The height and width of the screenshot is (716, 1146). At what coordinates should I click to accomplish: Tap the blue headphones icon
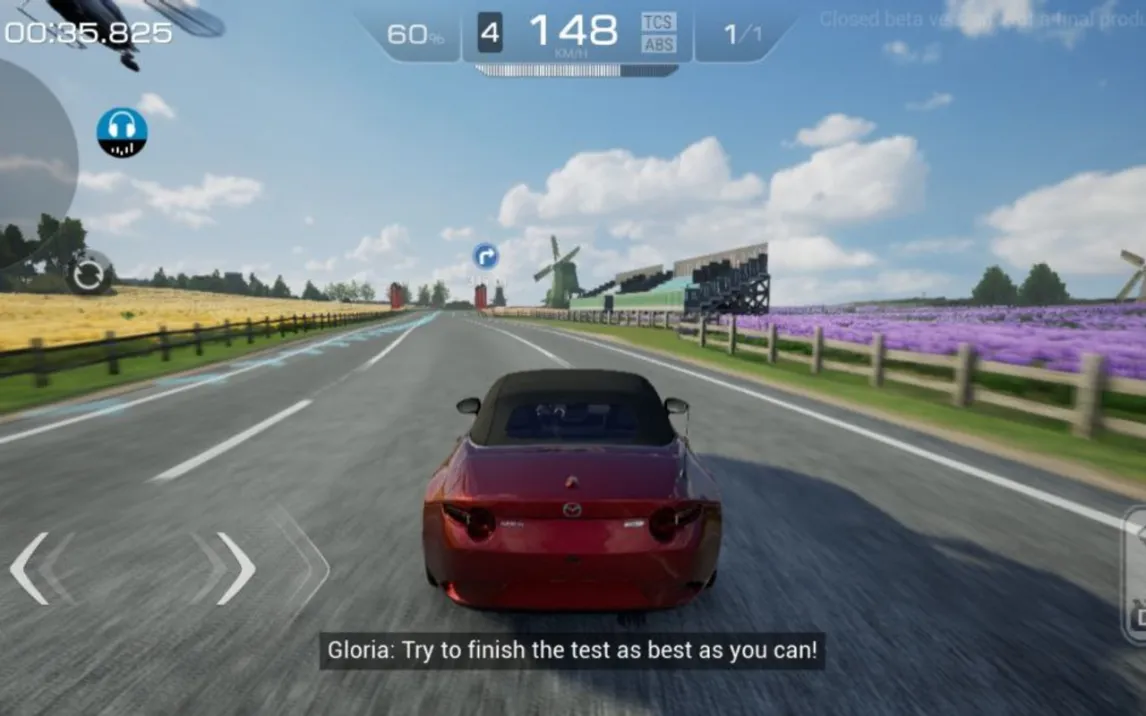[x=122, y=132]
